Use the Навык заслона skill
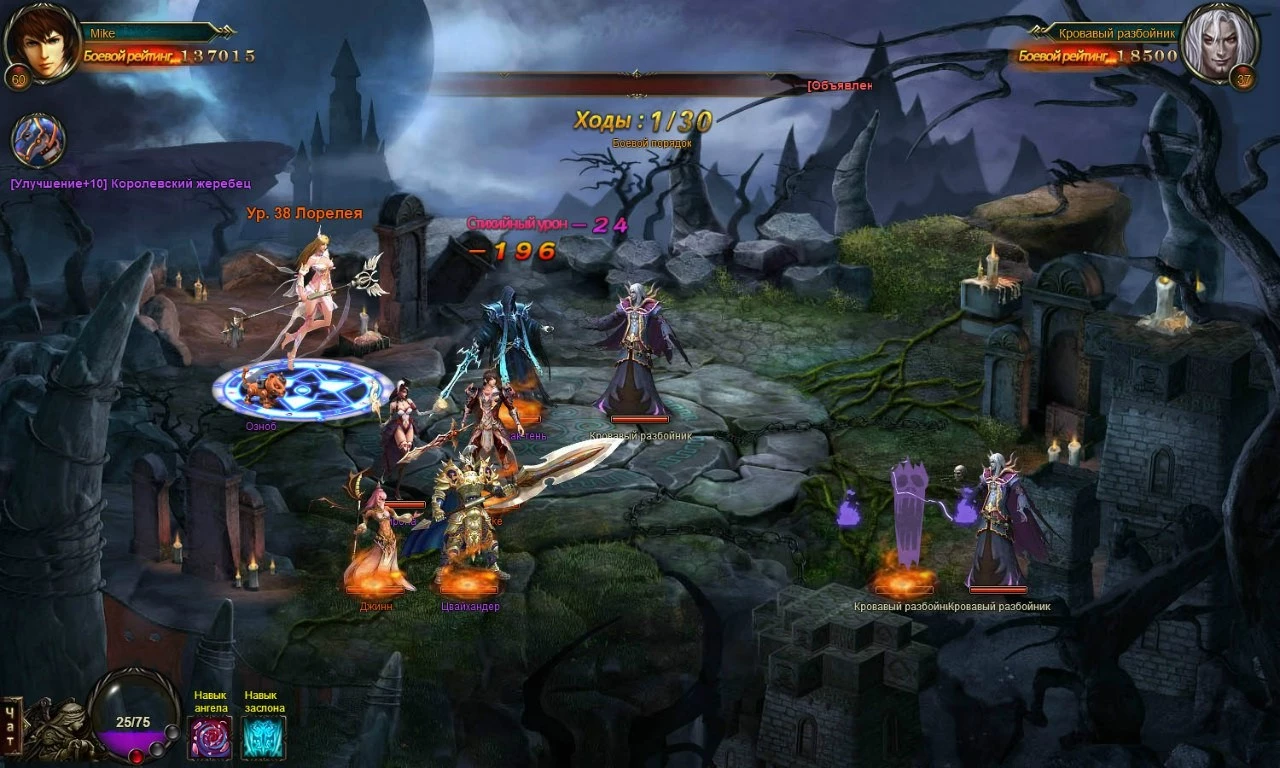This screenshot has height=768, width=1280. pyautogui.click(x=263, y=738)
